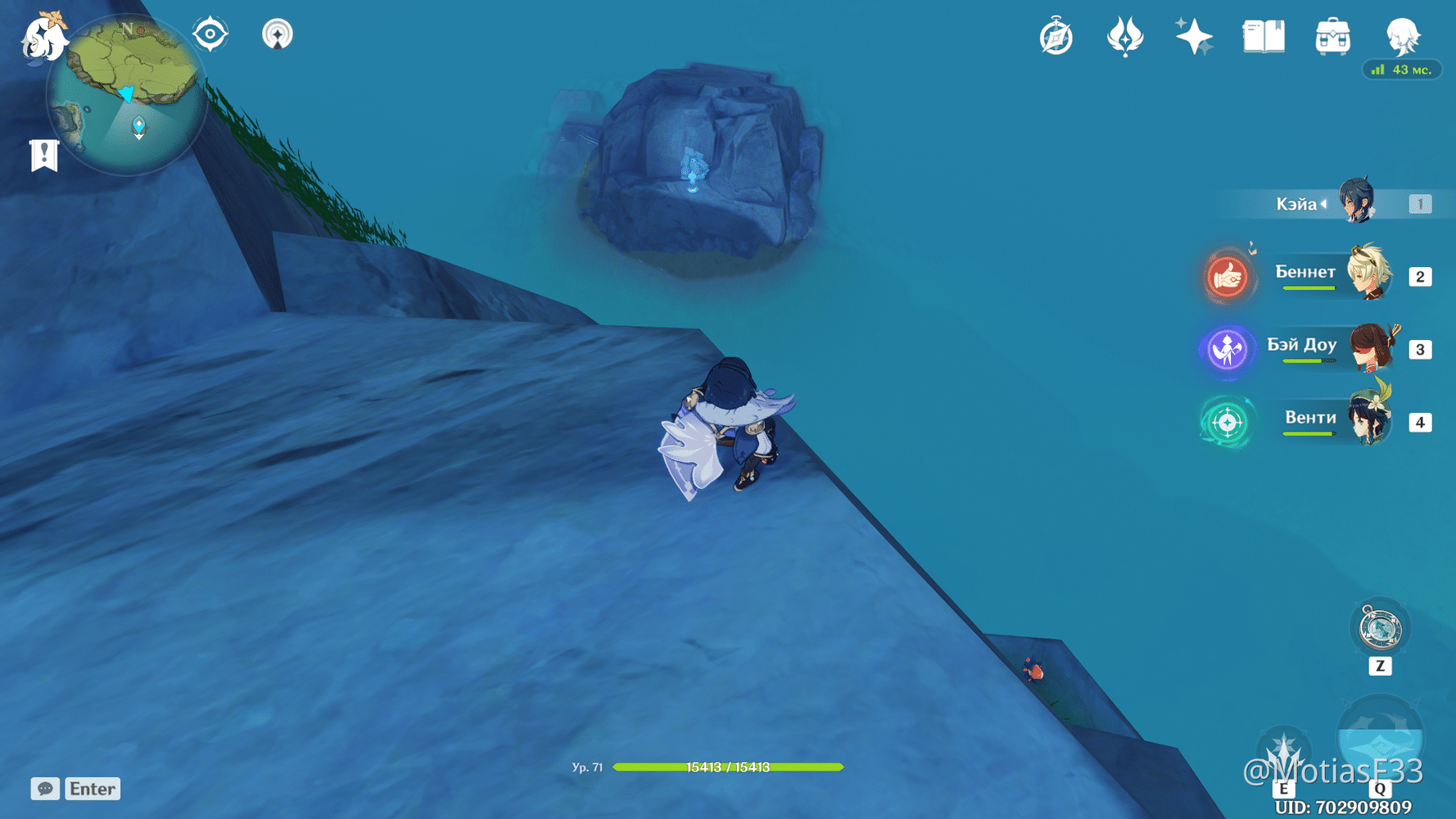Select Бэй Доу's character thumbnail
1456x819 pixels.
click(1370, 347)
